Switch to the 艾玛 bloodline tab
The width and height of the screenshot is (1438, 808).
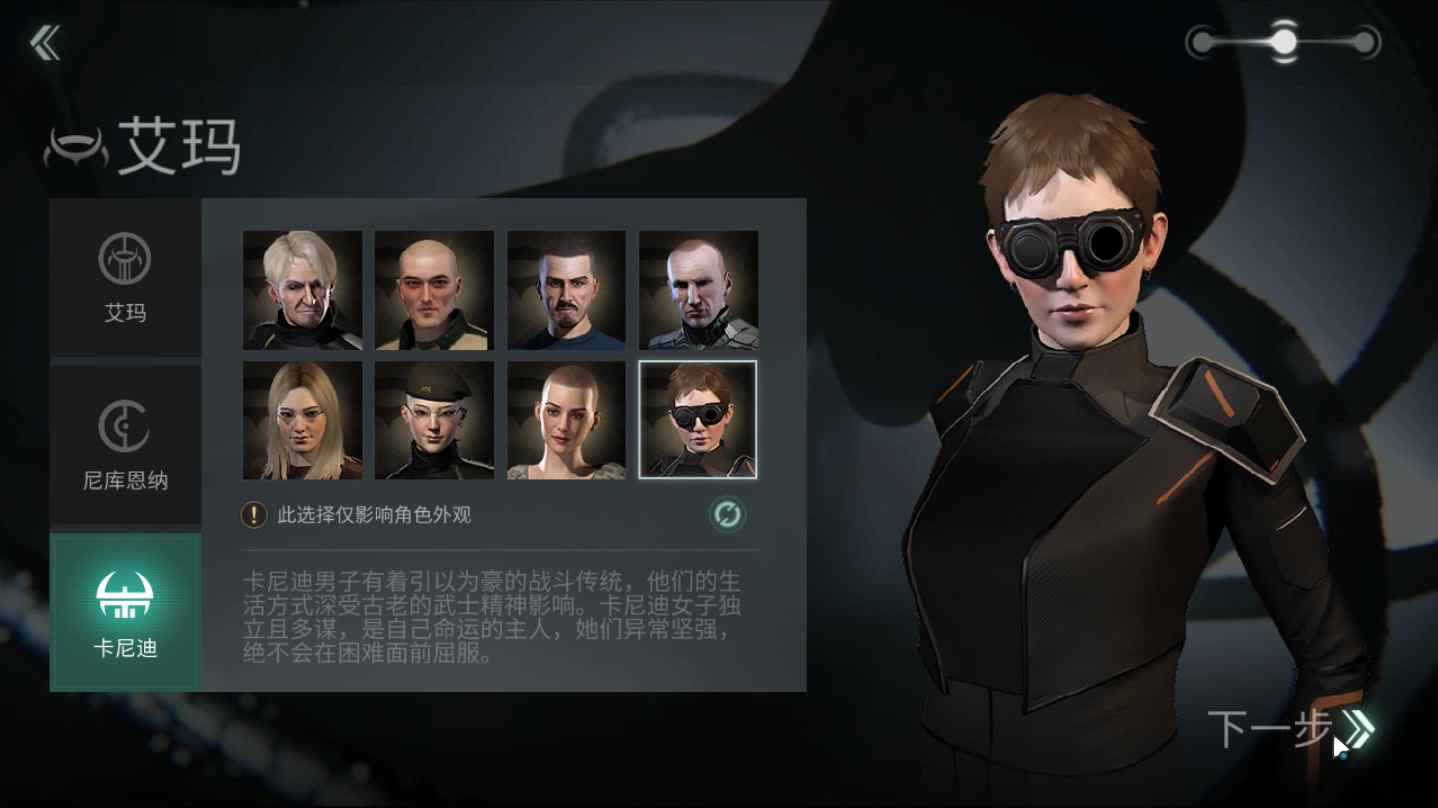click(x=125, y=277)
